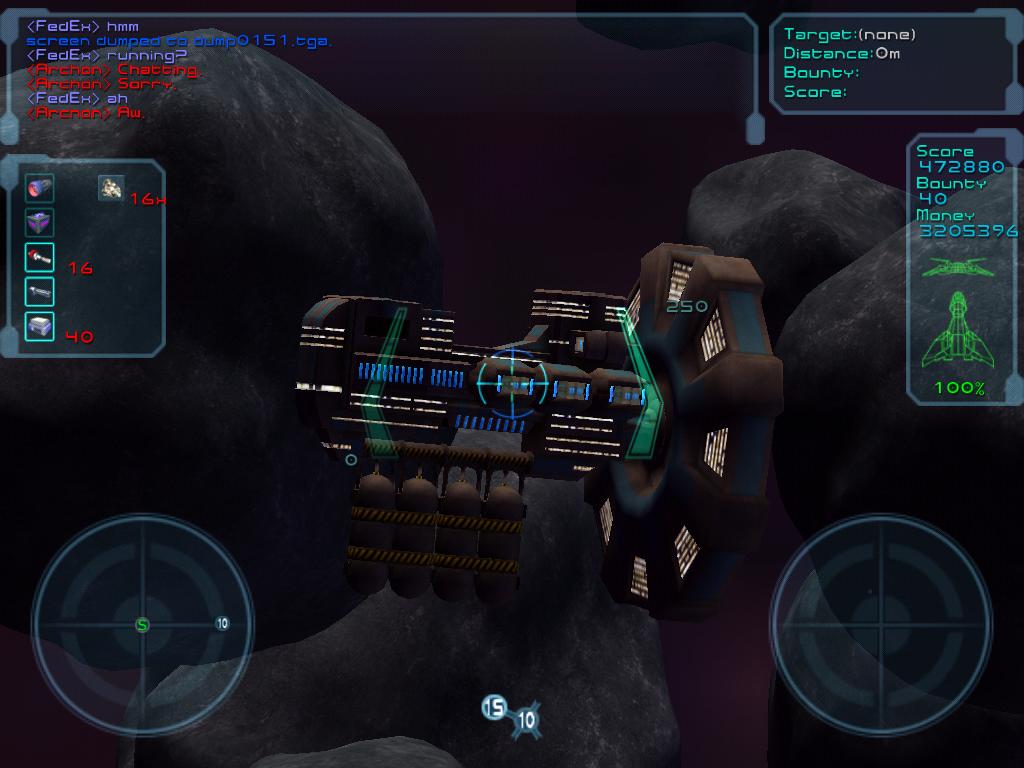Tap the right aiming joystick circle
Screen dimensions: 1024x768
pos(881,610)
